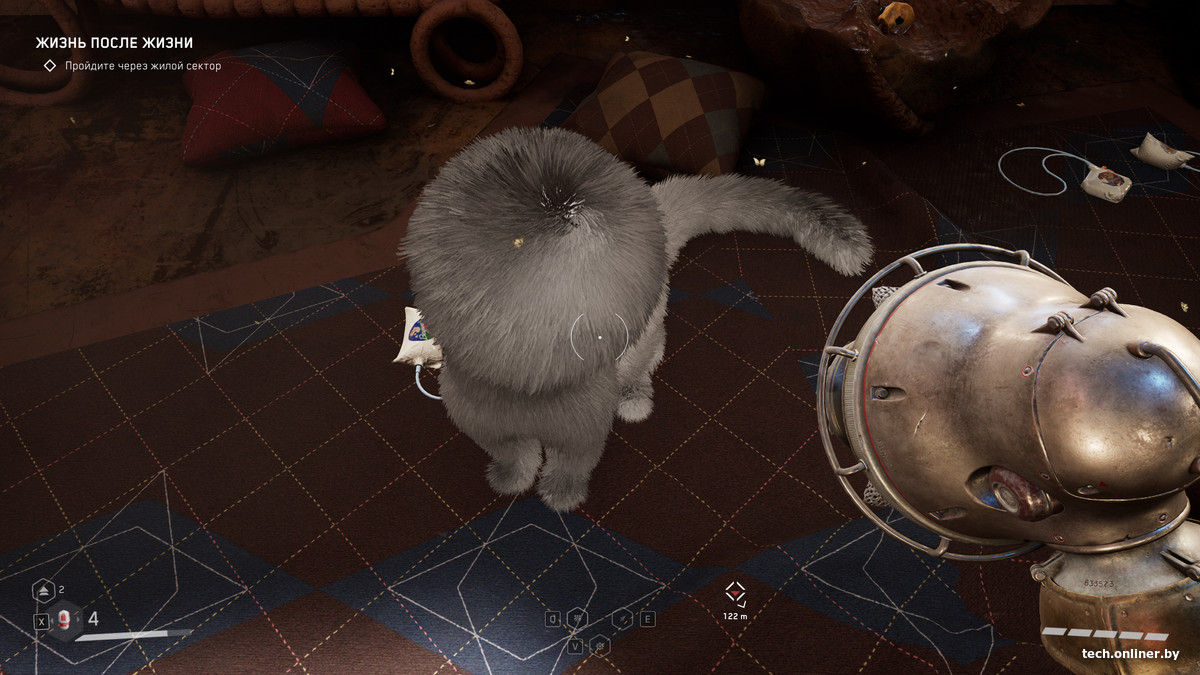Activate the grid-pattern ability hexagon
Screen dimensions: 1200x675
[x=577, y=619]
